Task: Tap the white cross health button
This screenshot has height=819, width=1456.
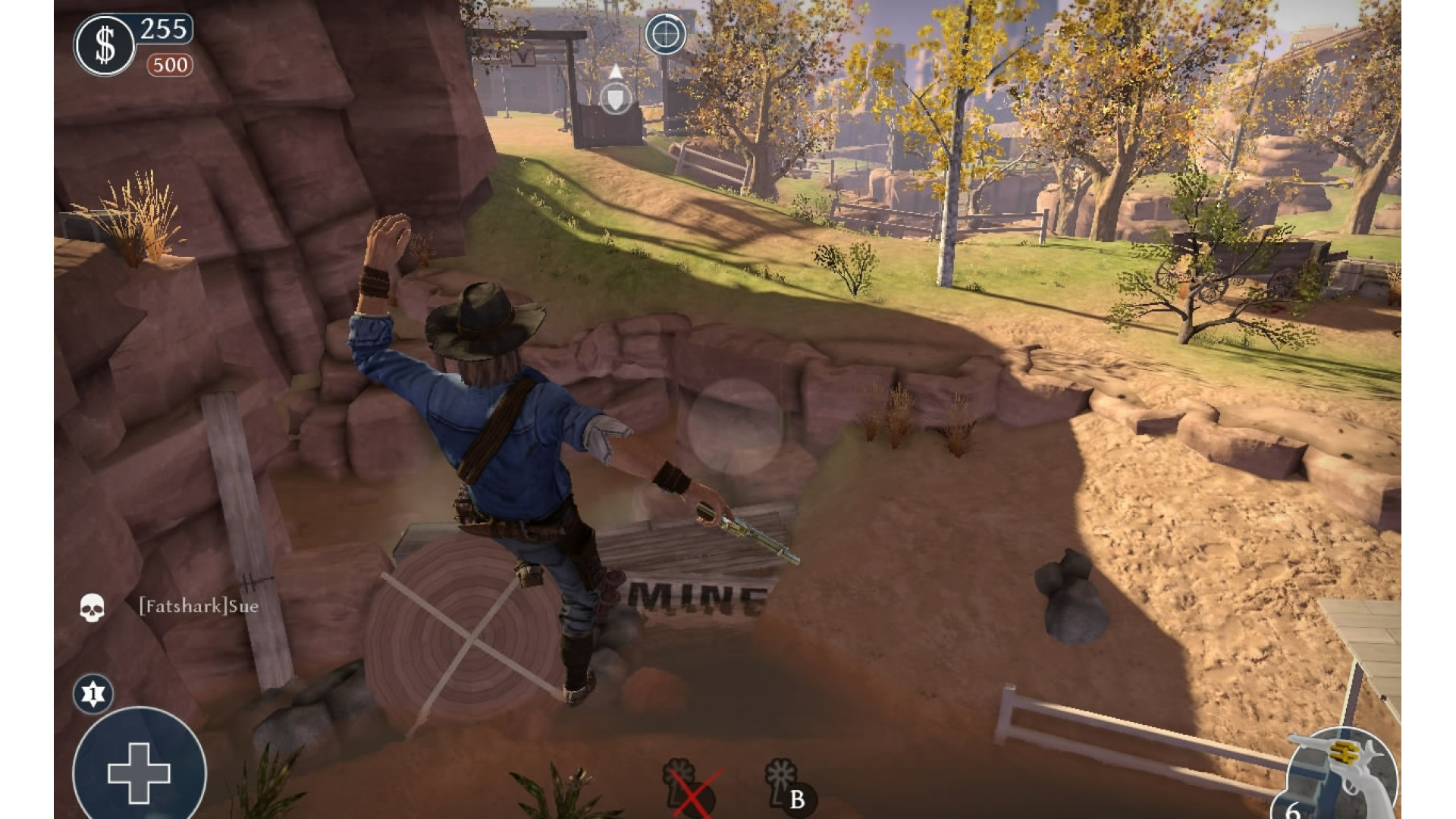Action: 139,772
